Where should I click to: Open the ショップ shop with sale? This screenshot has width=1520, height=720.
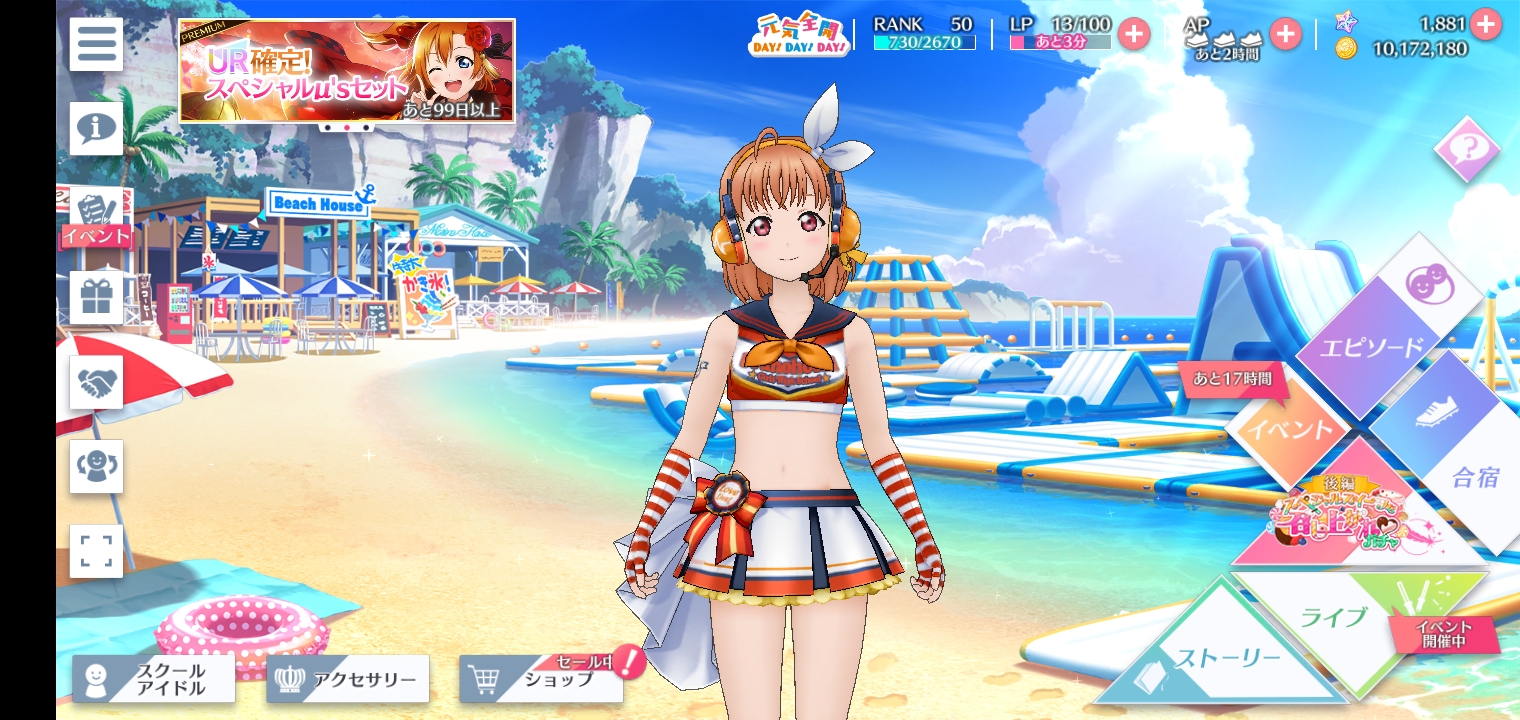pyautogui.click(x=541, y=680)
